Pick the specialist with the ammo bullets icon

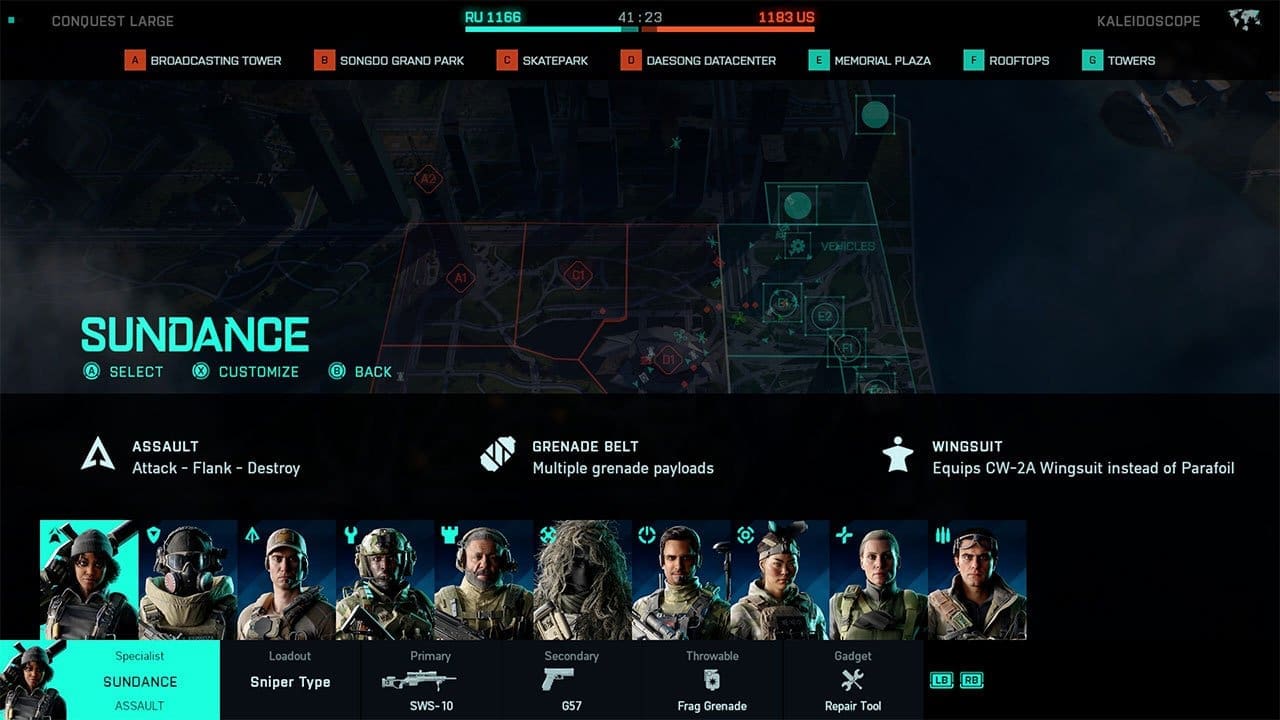click(977, 580)
